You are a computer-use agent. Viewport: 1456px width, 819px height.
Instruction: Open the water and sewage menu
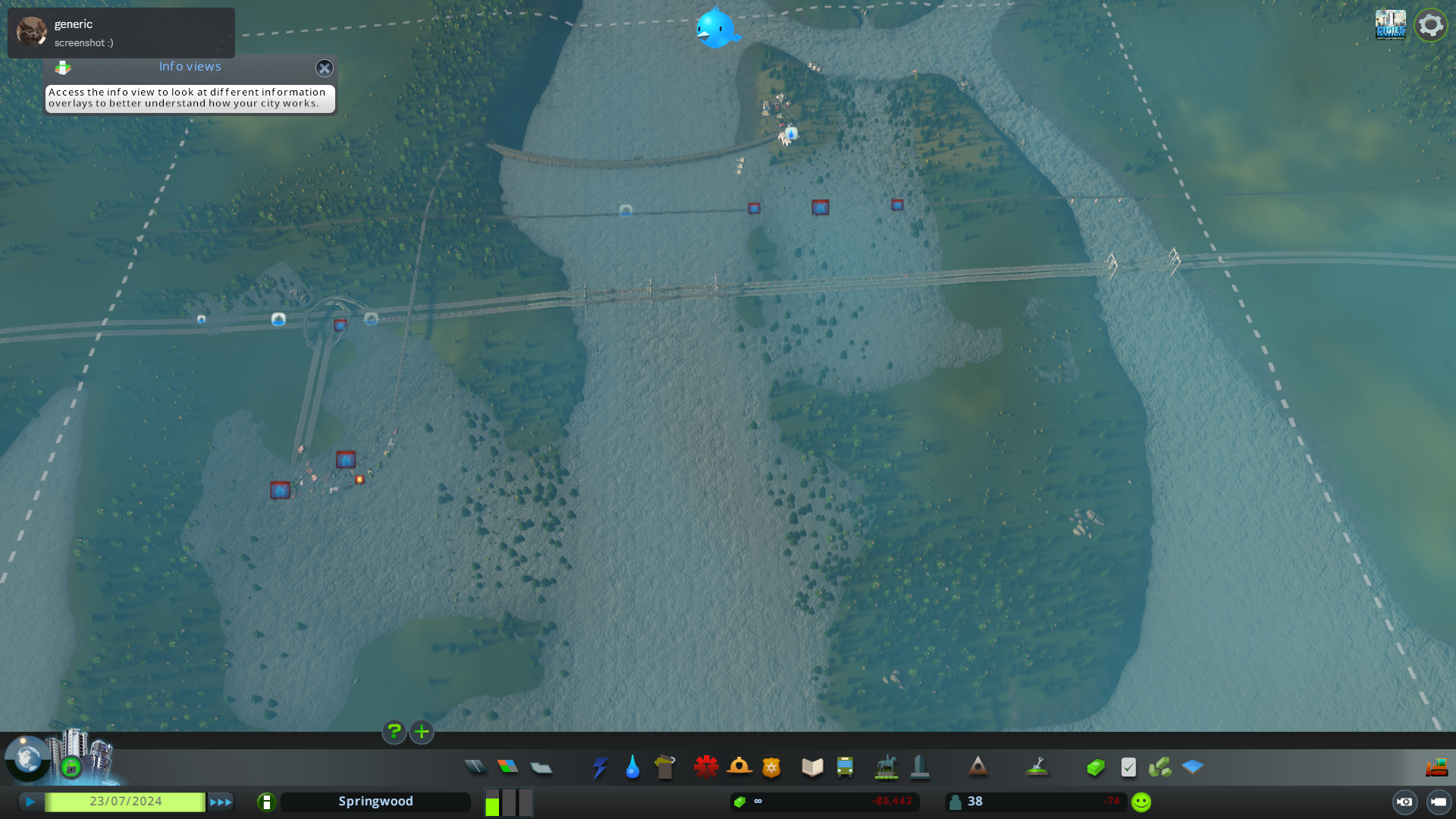pyautogui.click(x=632, y=767)
